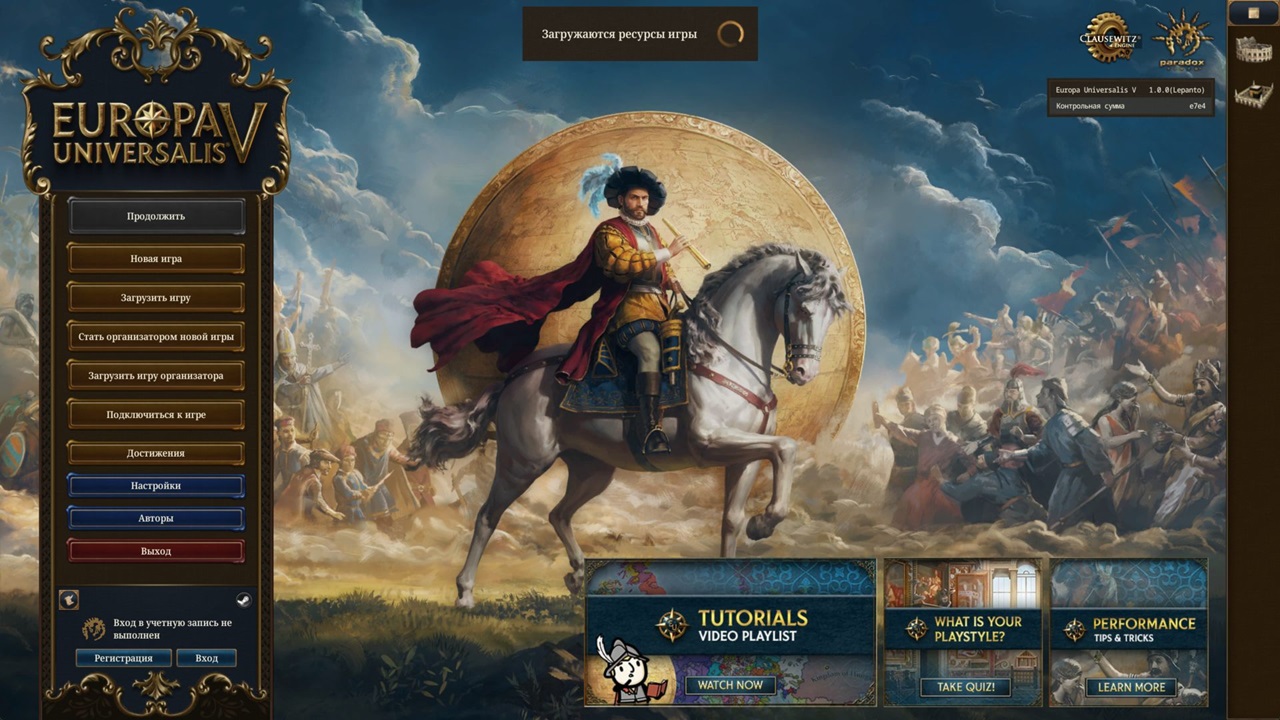Click the golden lion Paradox account emblem
Image resolution: width=1280 pixels, height=720 pixels.
93,629
